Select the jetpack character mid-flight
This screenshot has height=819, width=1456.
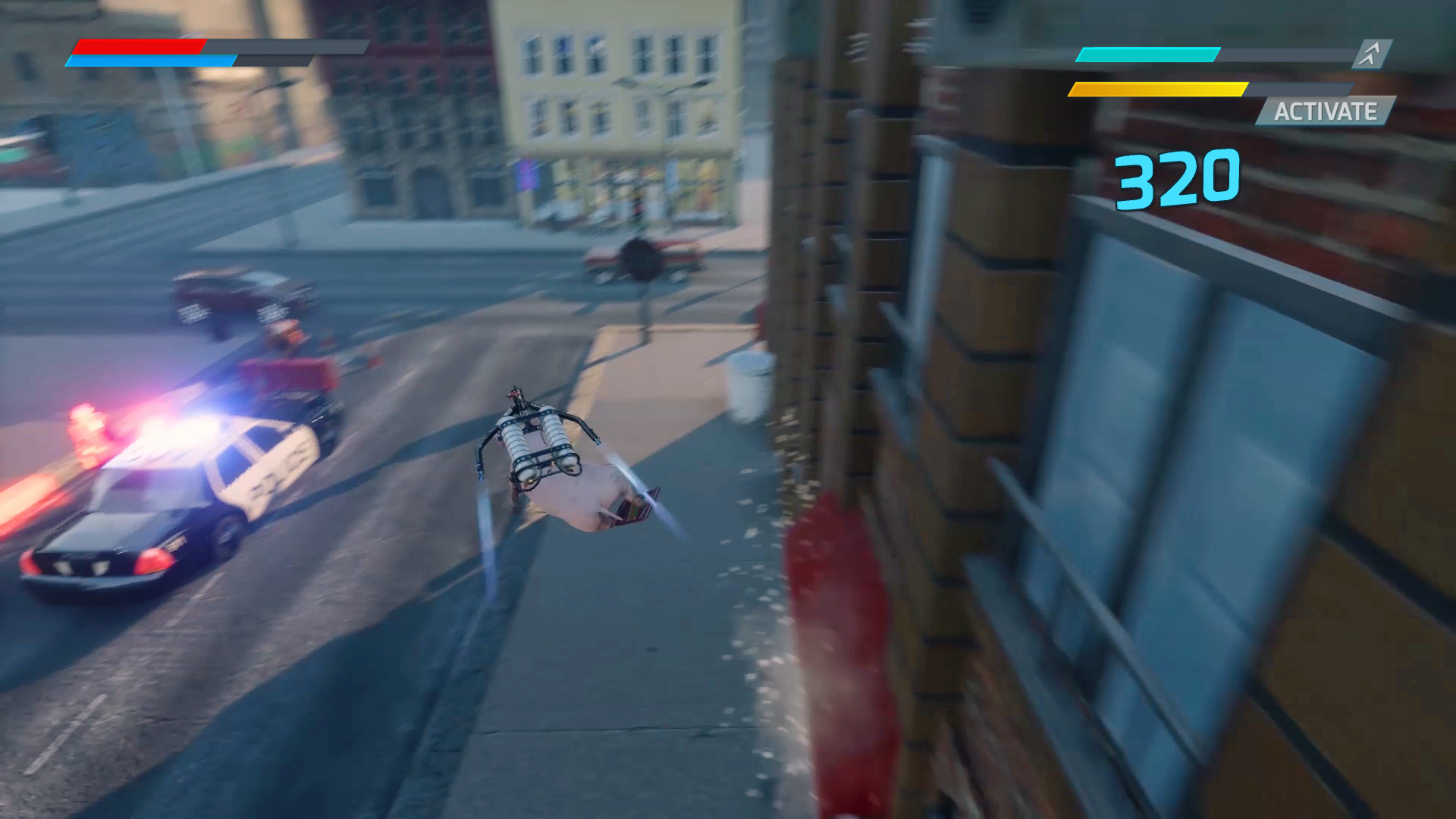click(554, 455)
